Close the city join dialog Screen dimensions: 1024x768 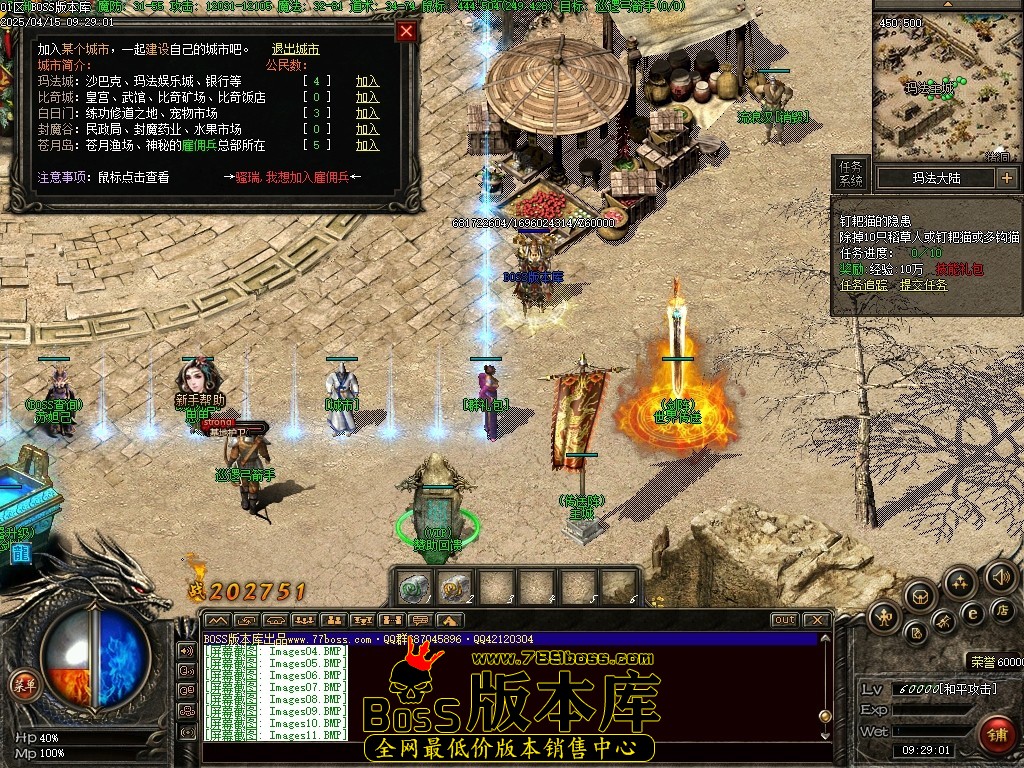point(406,31)
